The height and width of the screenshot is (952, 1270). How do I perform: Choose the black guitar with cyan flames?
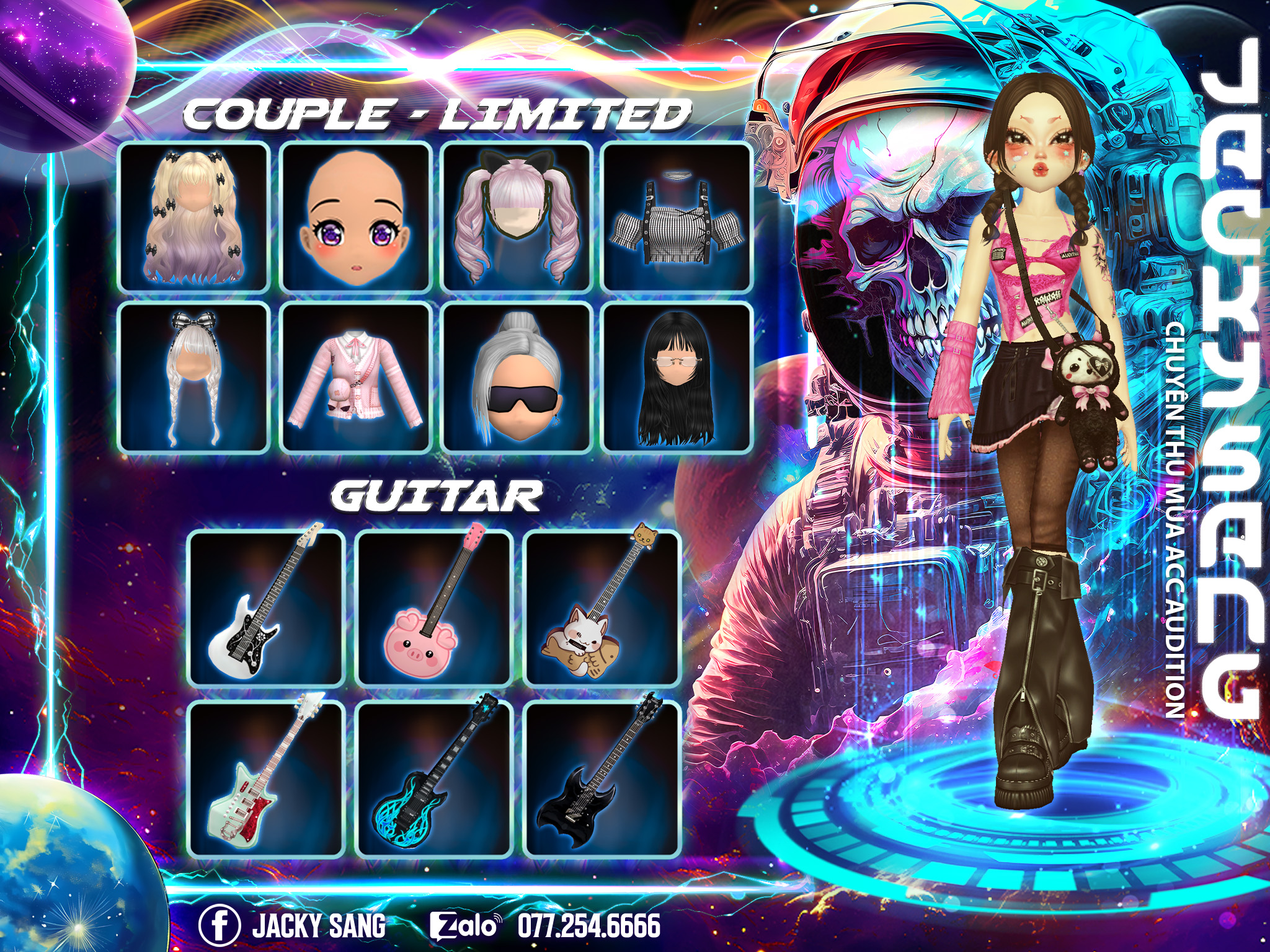pos(434,778)
